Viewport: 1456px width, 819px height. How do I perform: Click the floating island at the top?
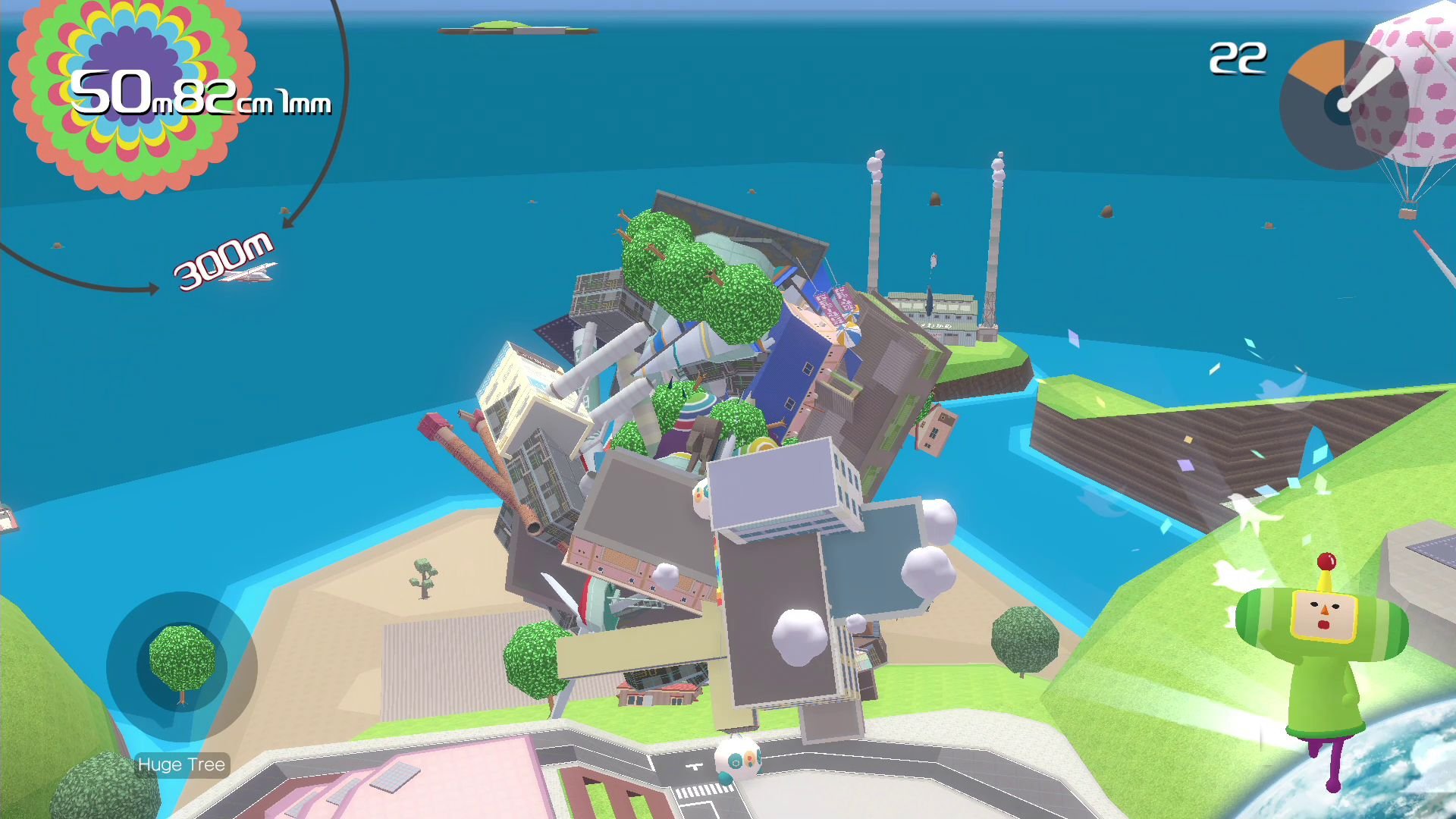pyautogui.click(x=519, y=24)
